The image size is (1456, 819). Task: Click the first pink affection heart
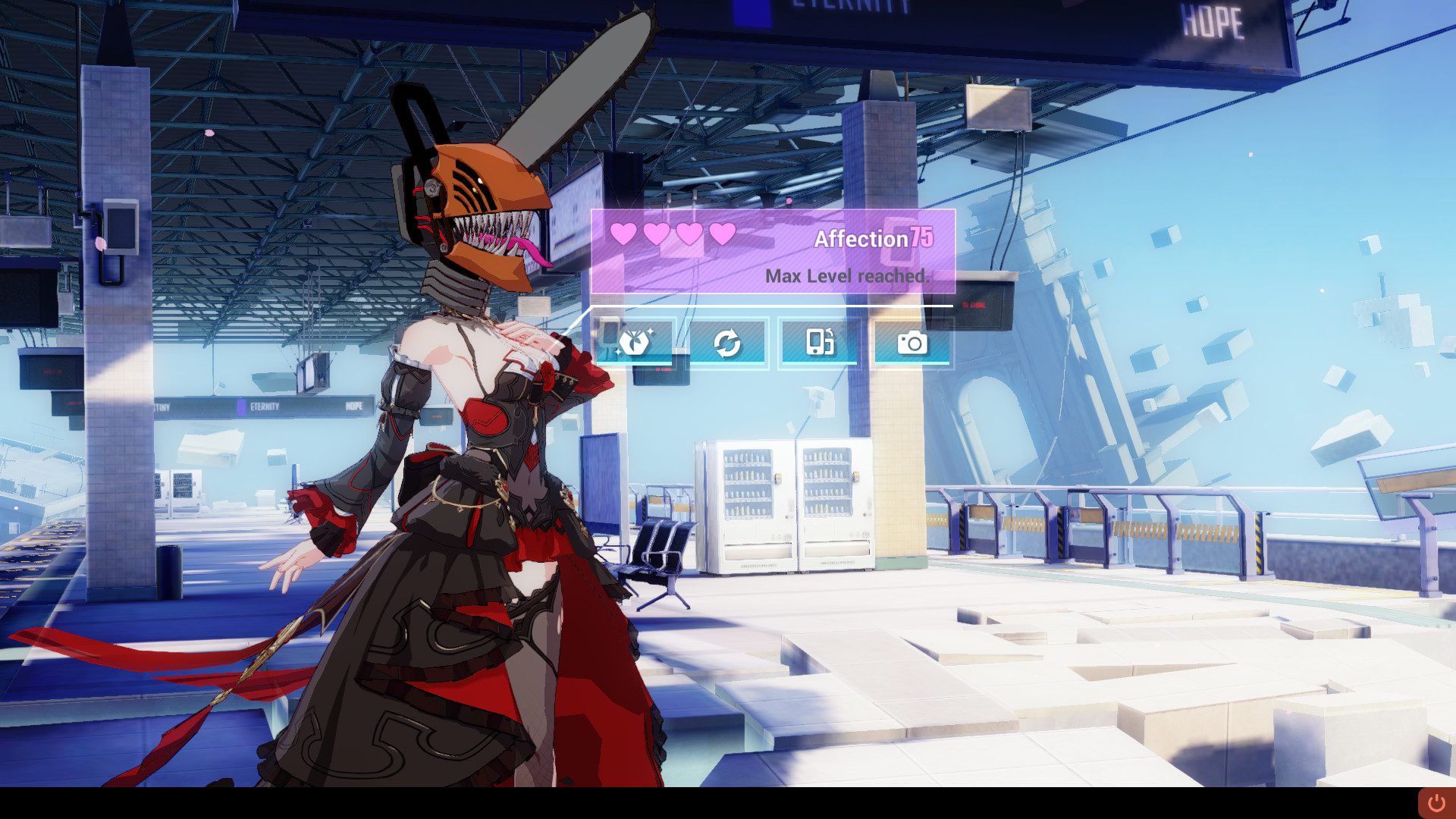click(624, 234)
